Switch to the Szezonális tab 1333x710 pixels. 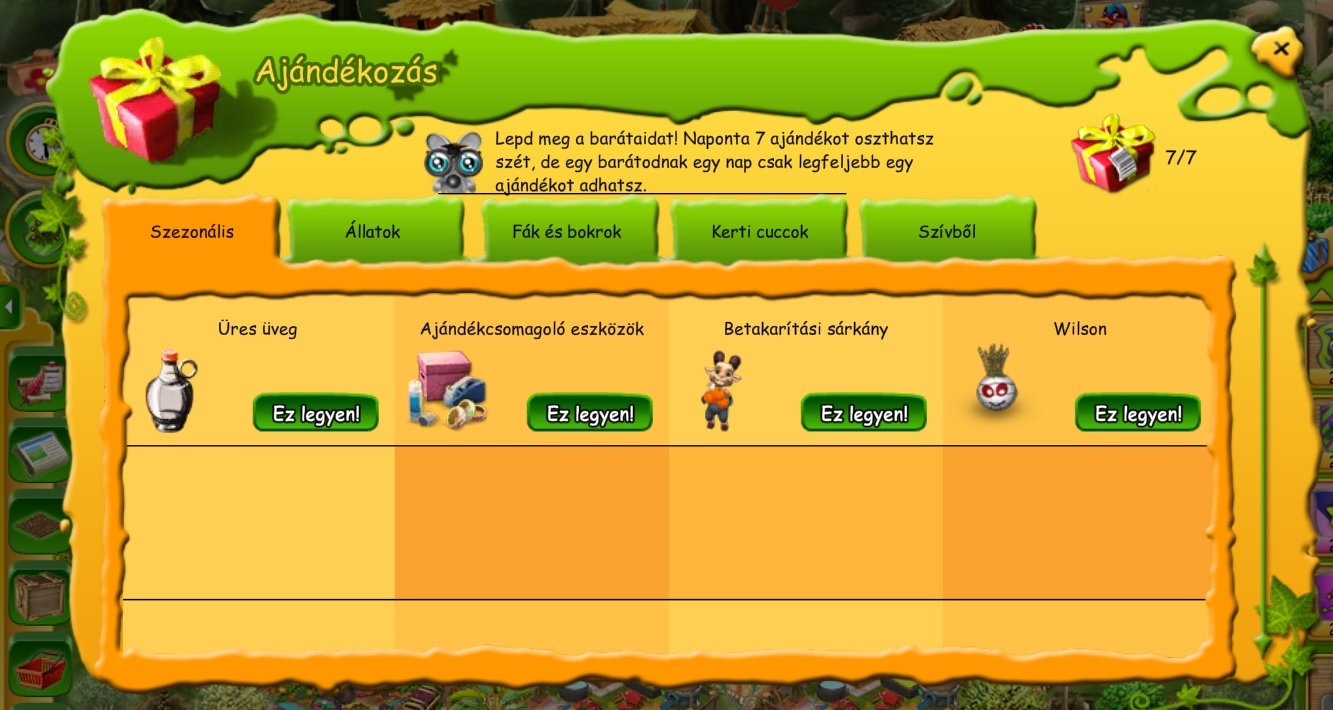pyautogui.click(x=192, y=232)
